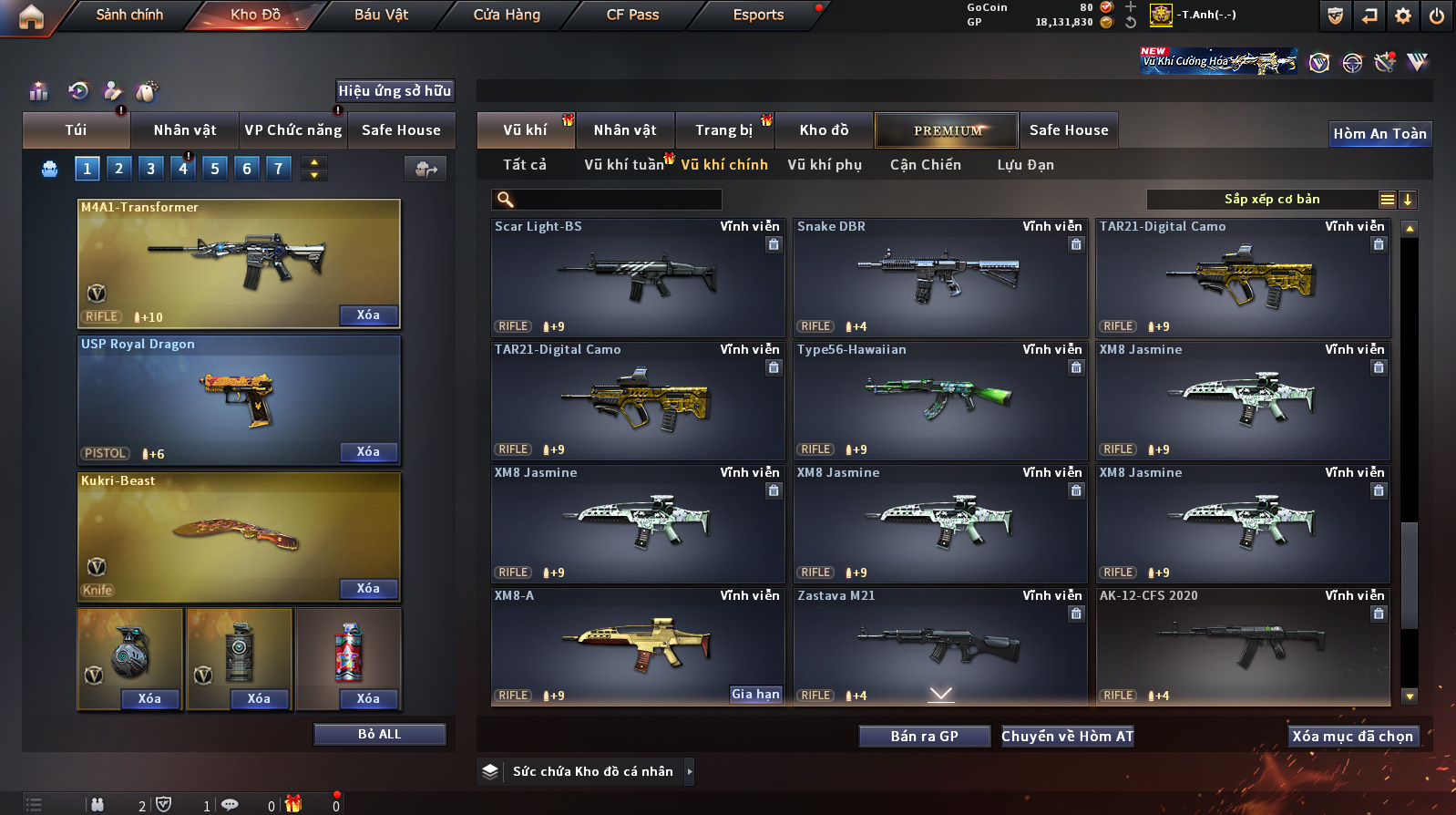Viewport: 1456px width, 815px height.
Task: Select the USP Royal Dragon pistol slot
Action: tap(239, 400)
